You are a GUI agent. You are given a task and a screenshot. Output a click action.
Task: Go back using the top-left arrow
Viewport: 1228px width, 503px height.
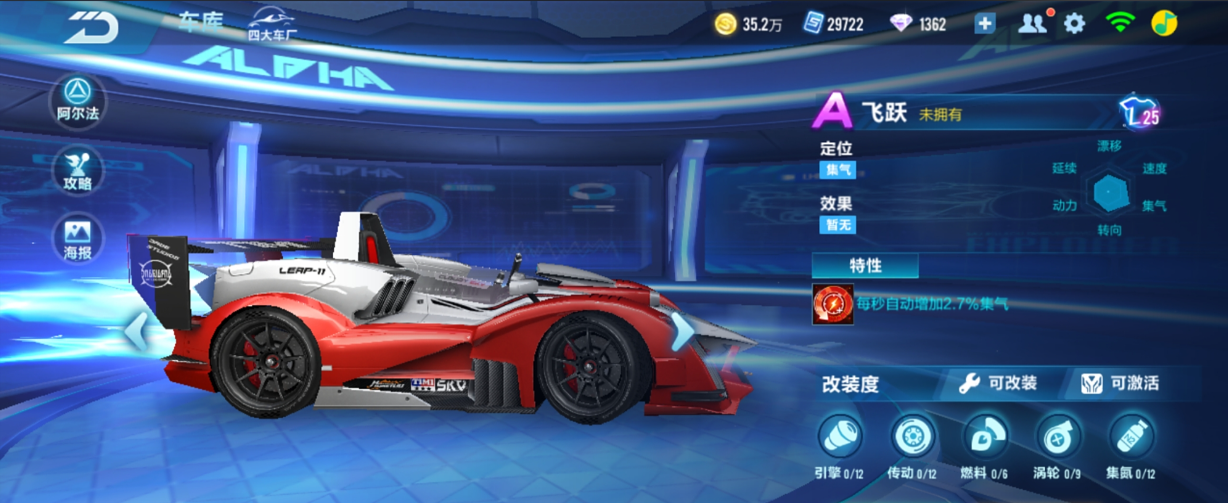pyautogui.click(x=92, y=25)
